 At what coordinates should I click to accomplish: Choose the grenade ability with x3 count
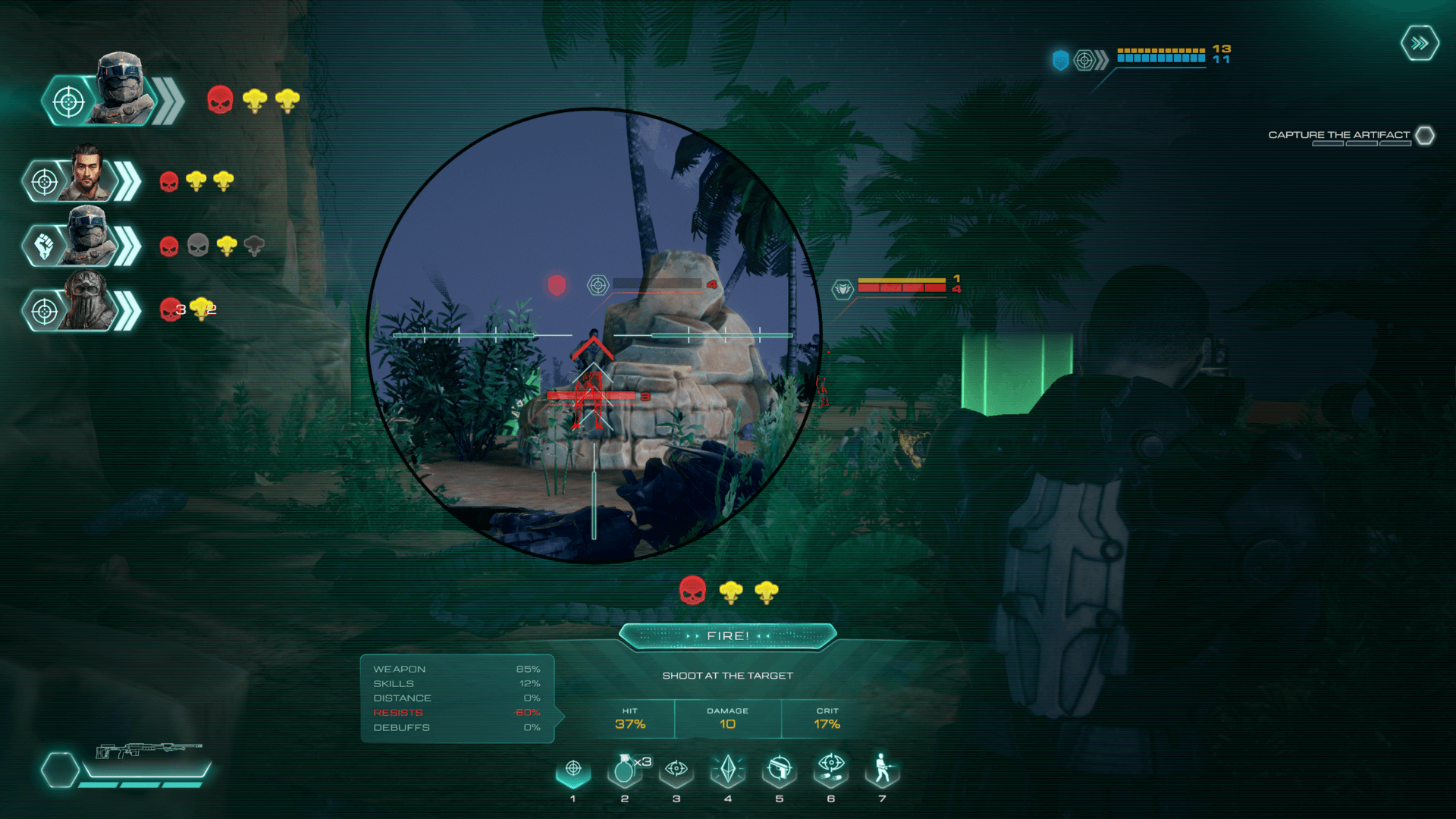pyautogui.click(x=625, y=770)
